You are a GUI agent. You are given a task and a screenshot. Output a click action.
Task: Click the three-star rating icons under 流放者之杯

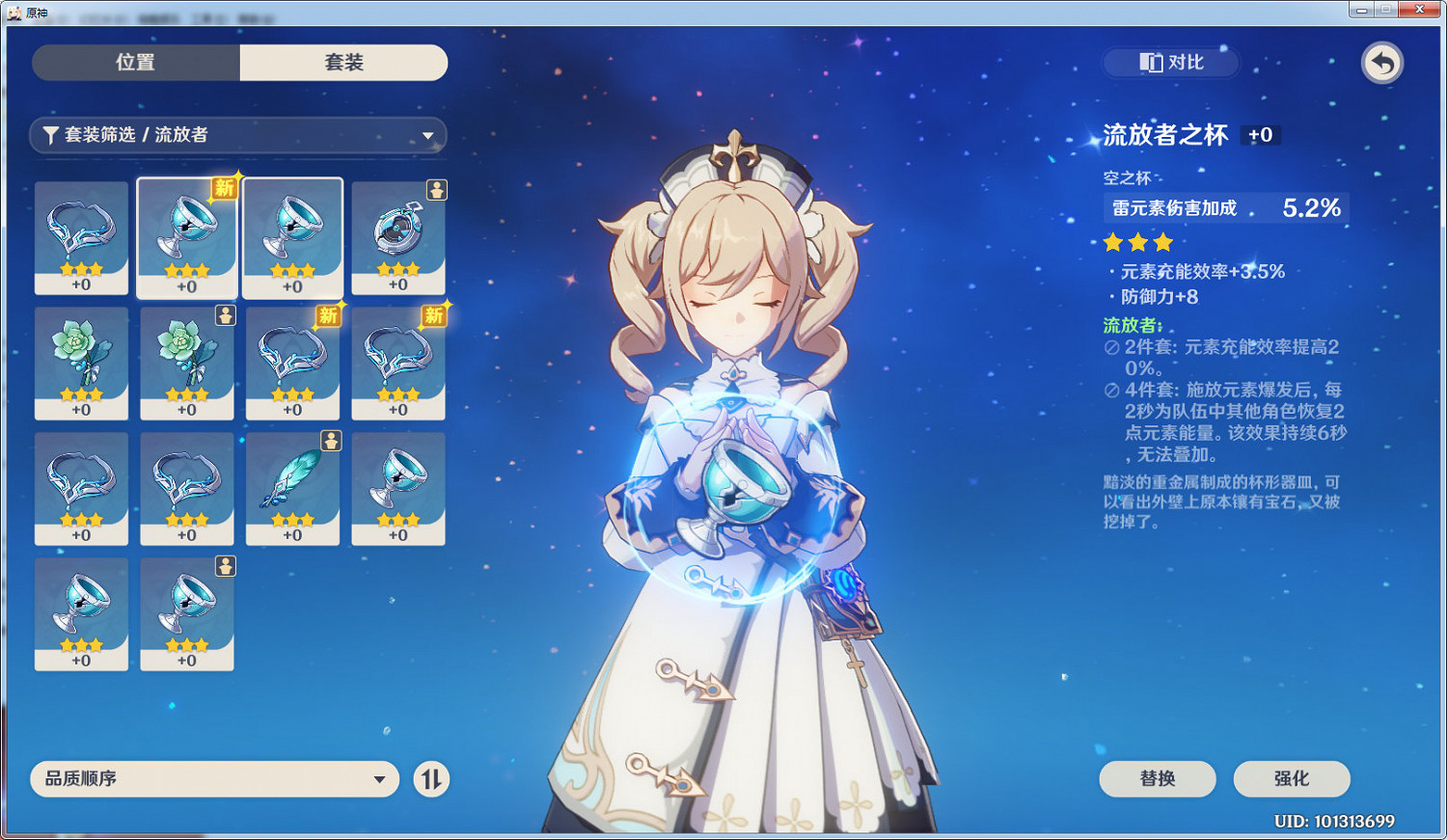pyautogui.click(x=1136, y=243)
